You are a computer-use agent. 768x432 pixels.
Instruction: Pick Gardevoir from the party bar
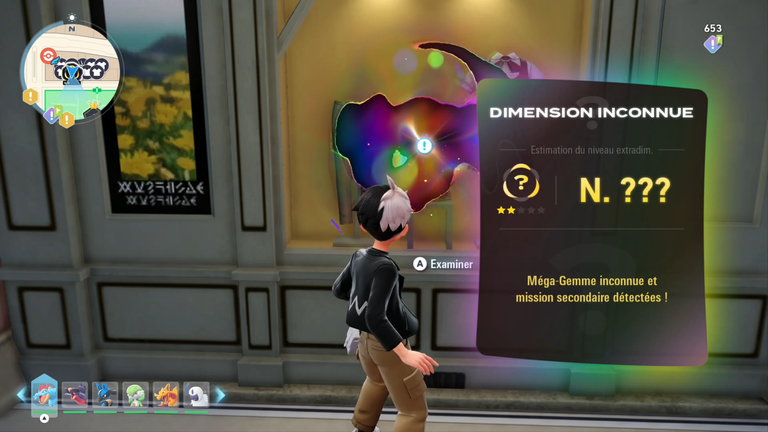click(135, 395)
